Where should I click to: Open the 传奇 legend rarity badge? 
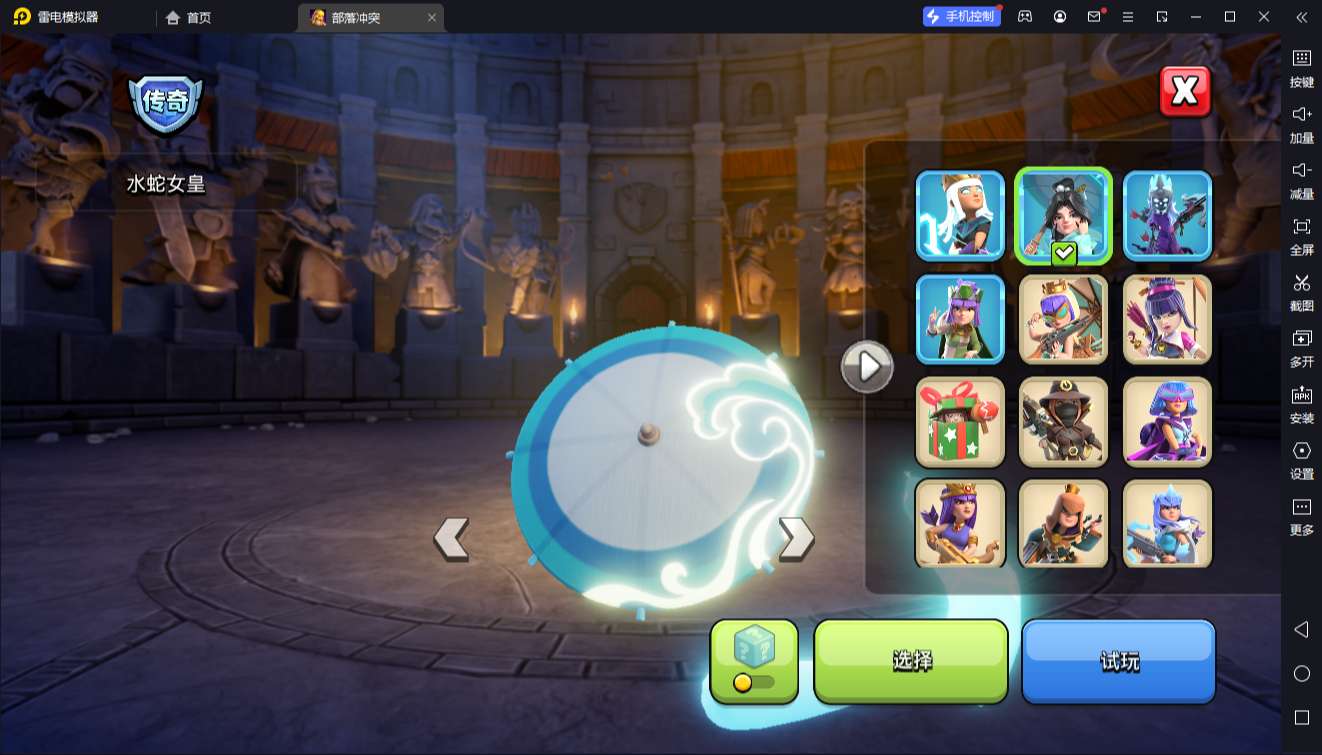coord(166,101)
